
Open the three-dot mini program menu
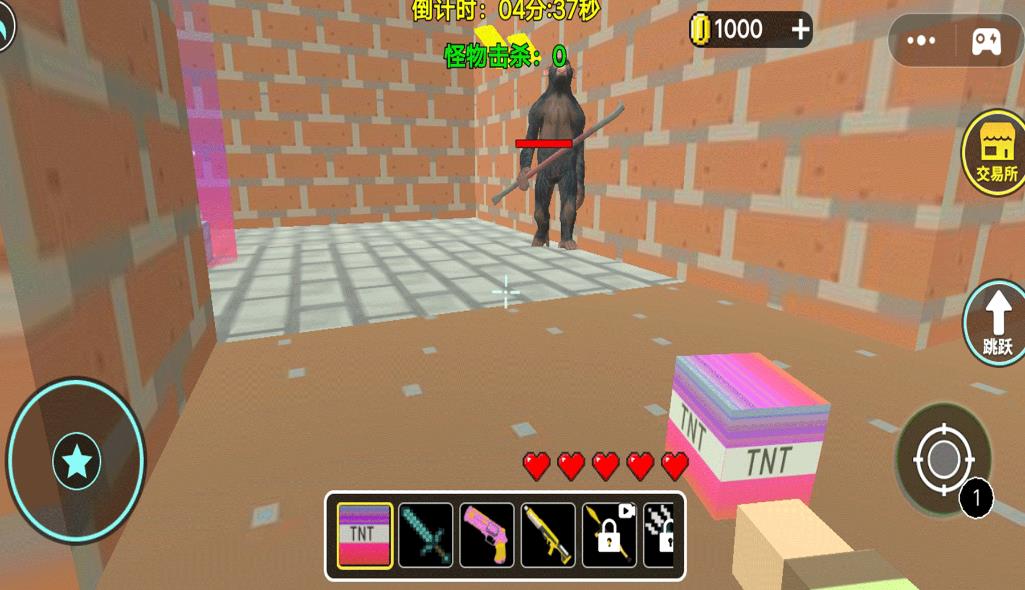921,41
